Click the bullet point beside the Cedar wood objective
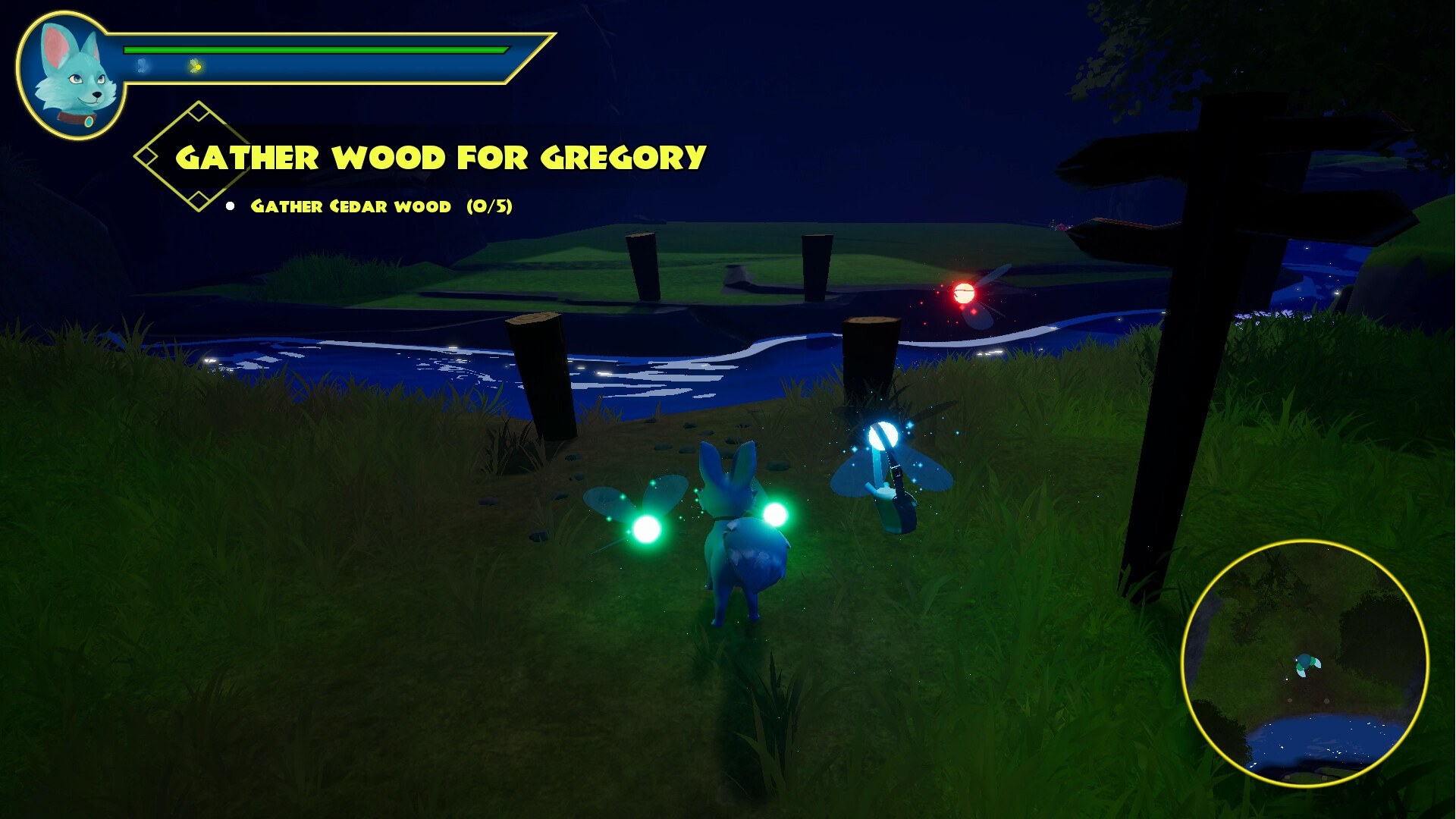Screen dimensions: 1456x819 click(231, 205)
